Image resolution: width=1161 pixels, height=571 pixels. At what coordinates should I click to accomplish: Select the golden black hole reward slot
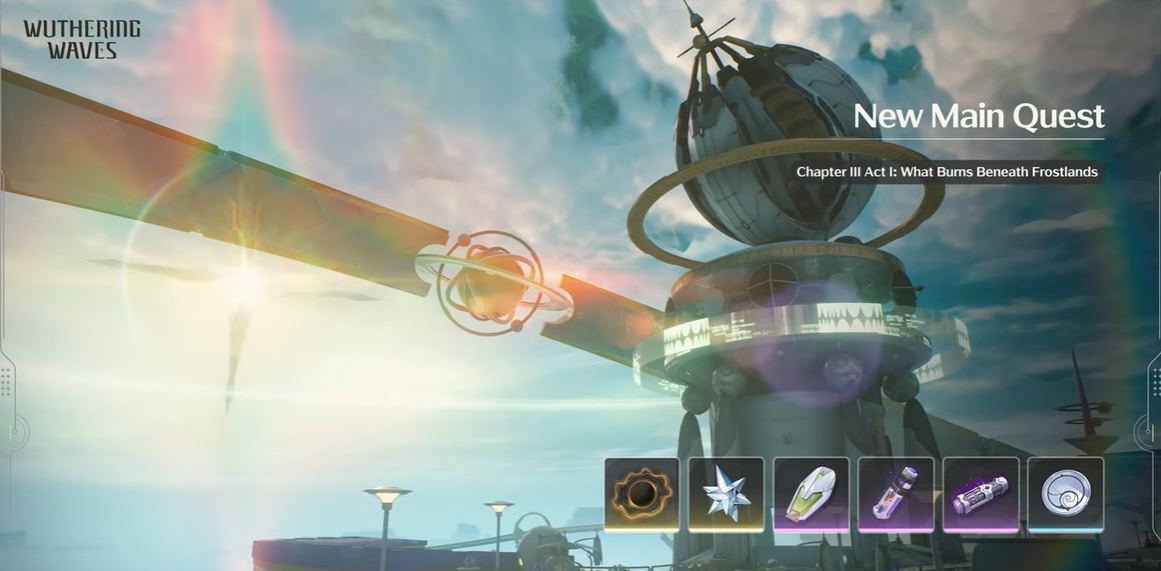pyautogui.click(x=642, y=494)
